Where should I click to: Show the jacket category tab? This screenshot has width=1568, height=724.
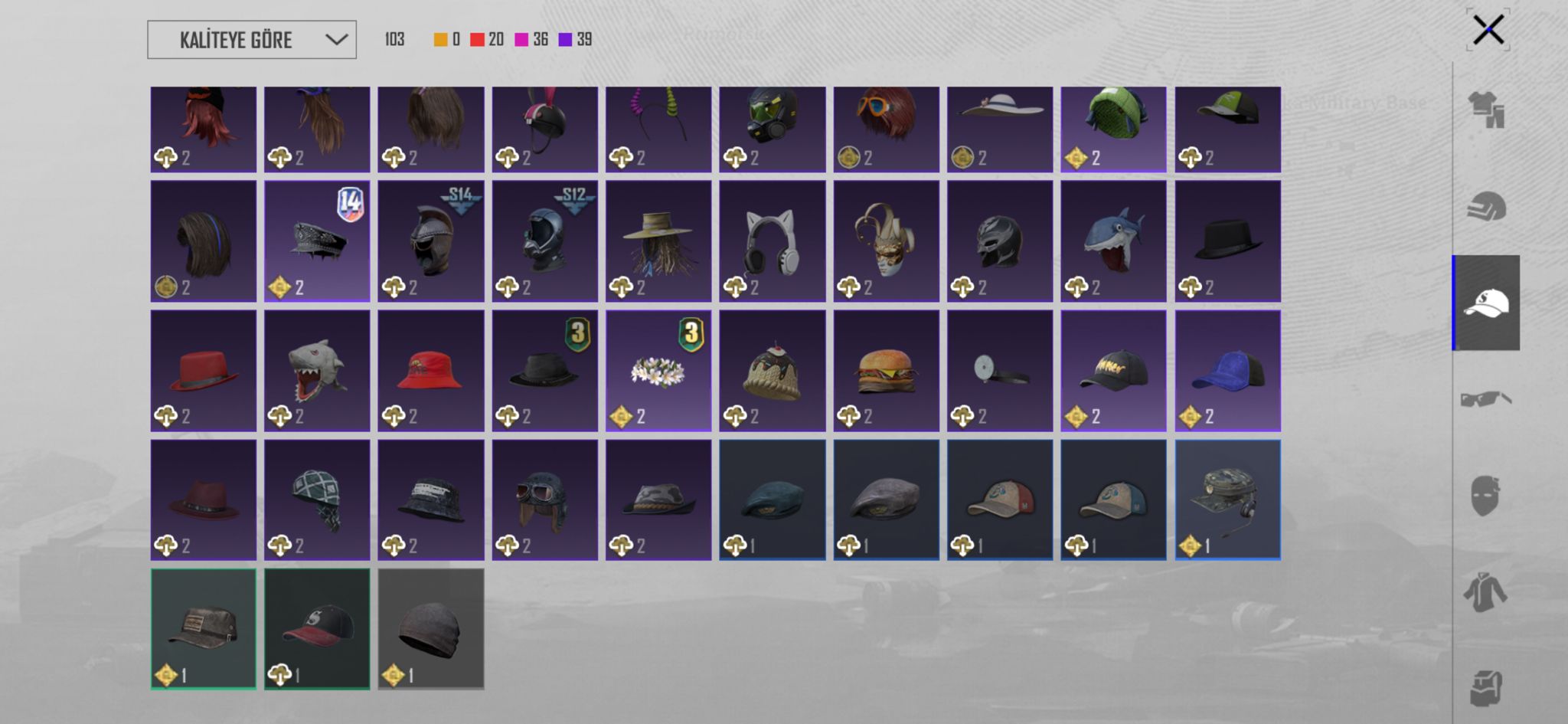[x=1486, y=592]
